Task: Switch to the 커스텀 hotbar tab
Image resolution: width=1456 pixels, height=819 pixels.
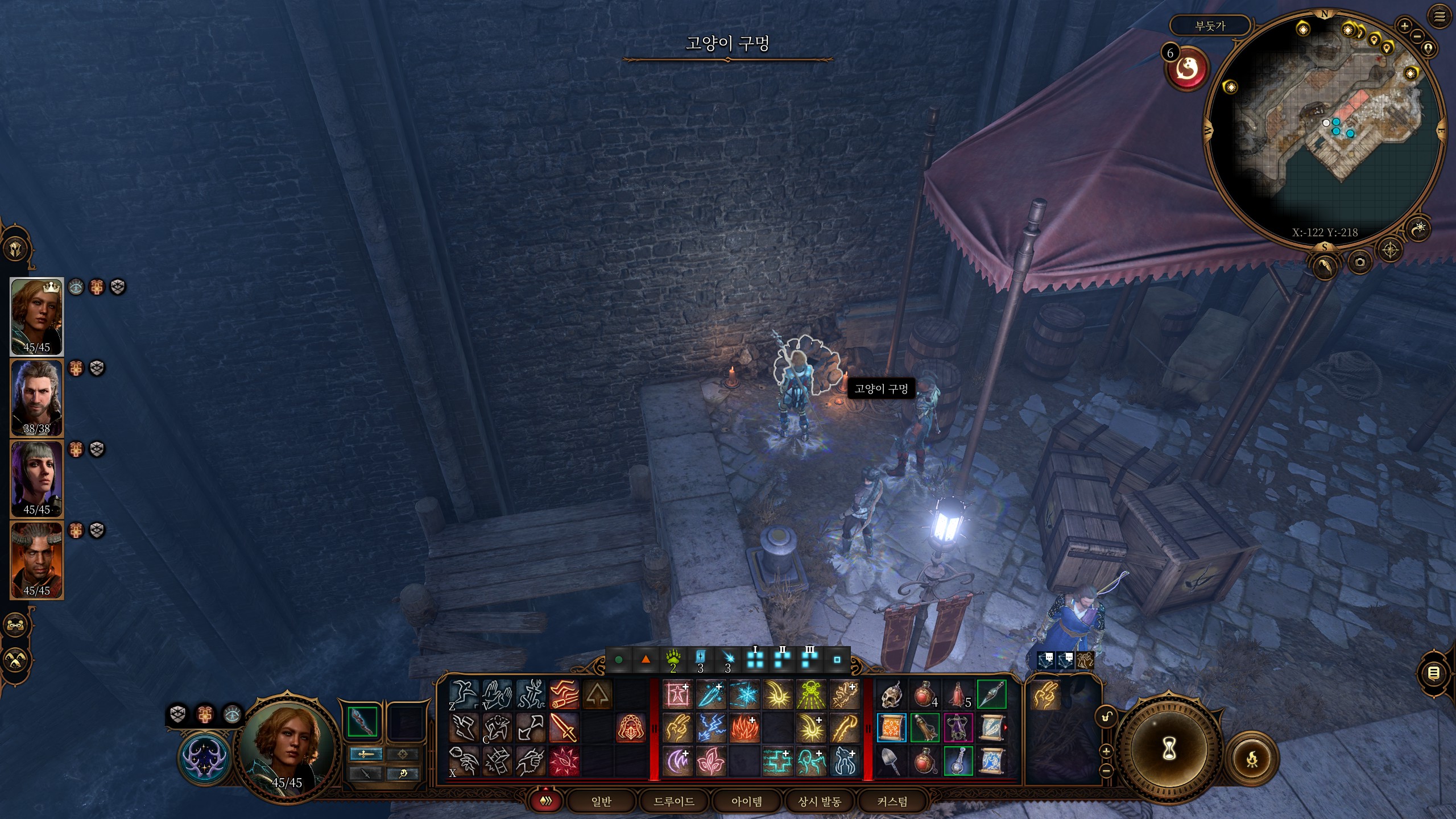Action: tap(892, 801)
